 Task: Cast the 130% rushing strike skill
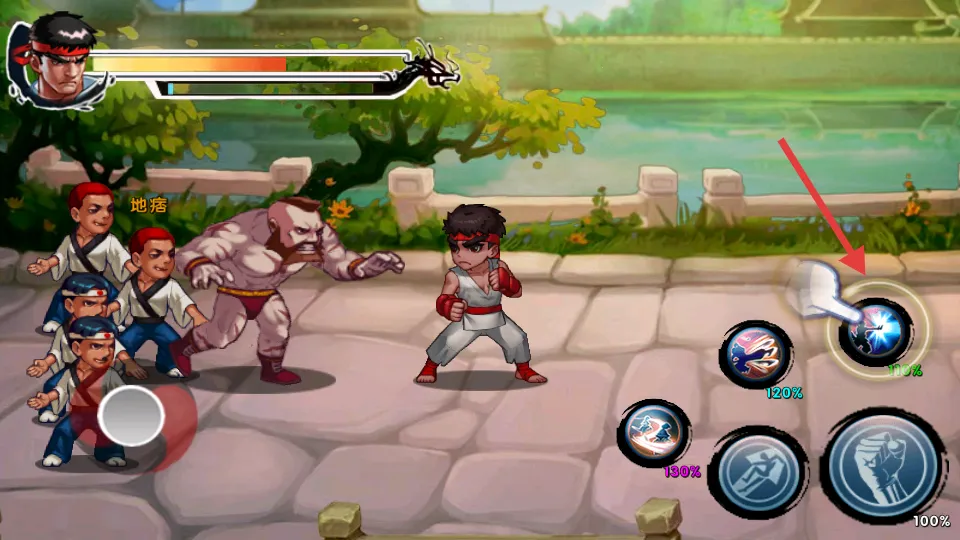tap(655, 432)
